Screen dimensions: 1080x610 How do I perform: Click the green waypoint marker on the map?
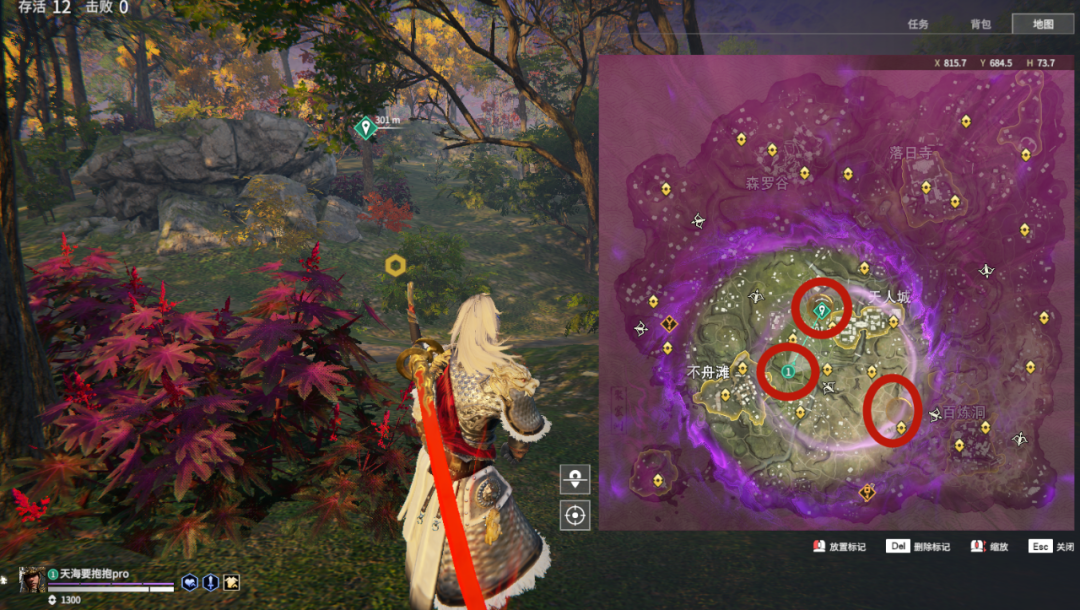[822, 311]
